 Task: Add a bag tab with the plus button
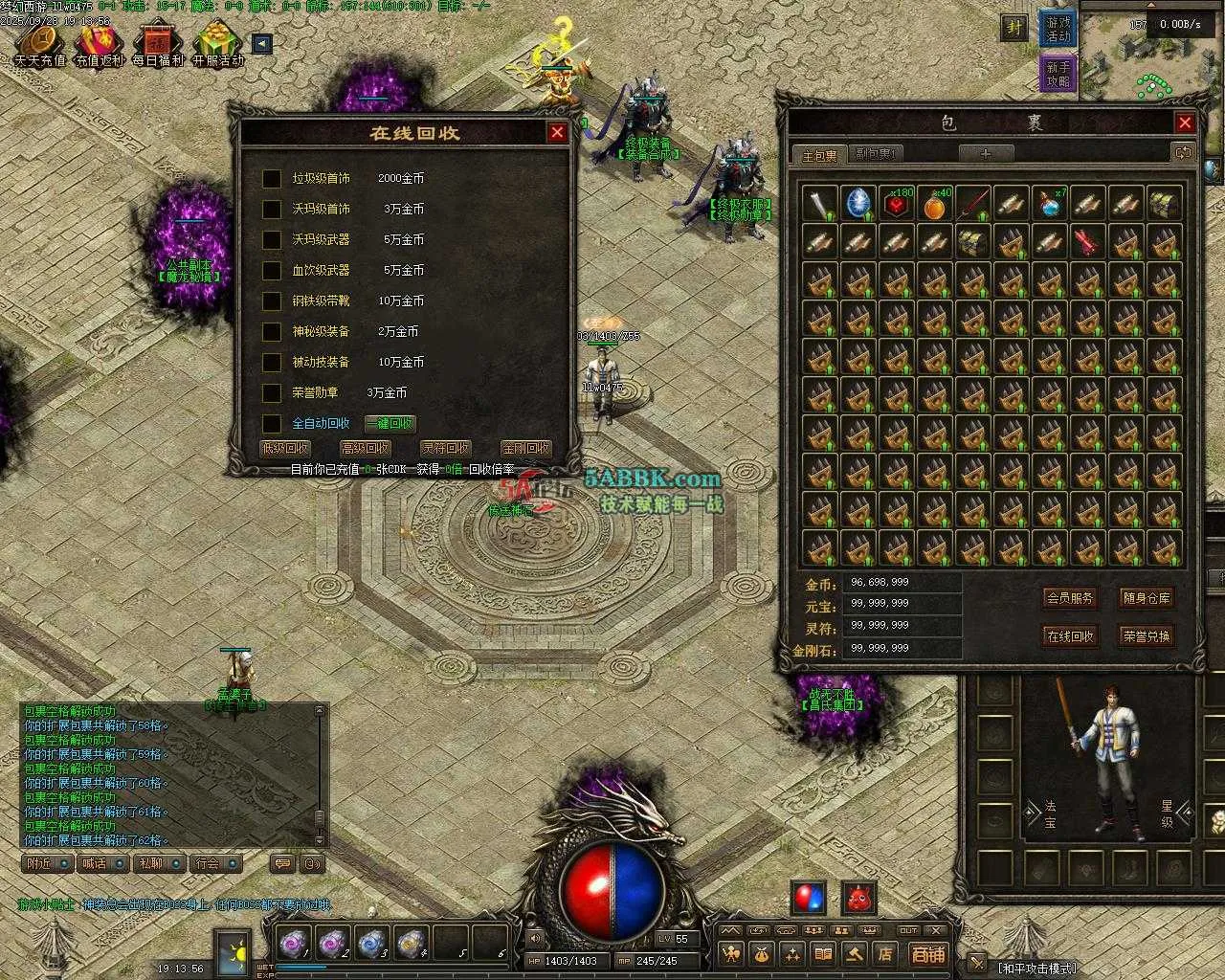(986, 153)
